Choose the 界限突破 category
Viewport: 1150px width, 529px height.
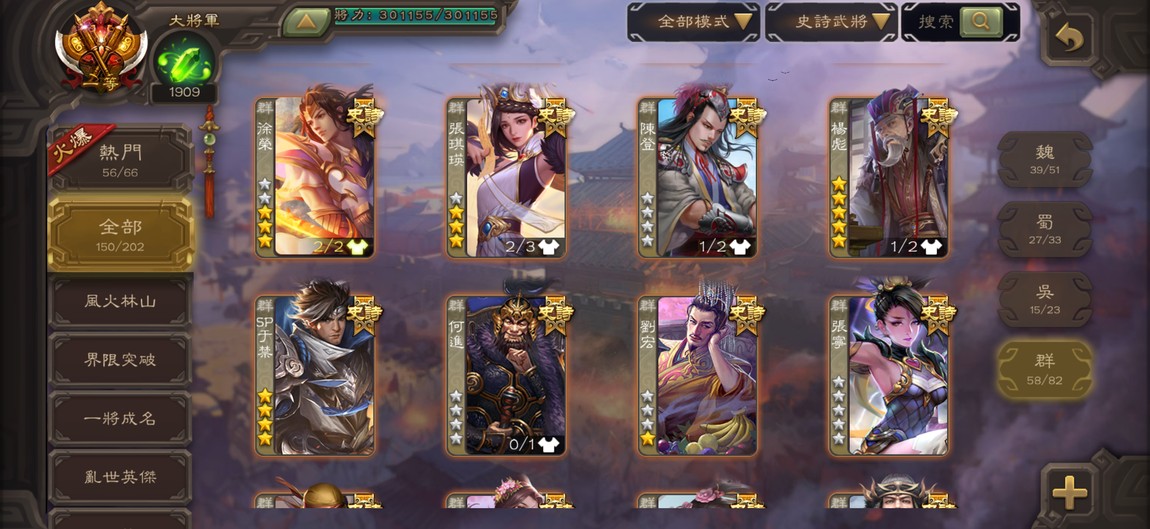120,360
